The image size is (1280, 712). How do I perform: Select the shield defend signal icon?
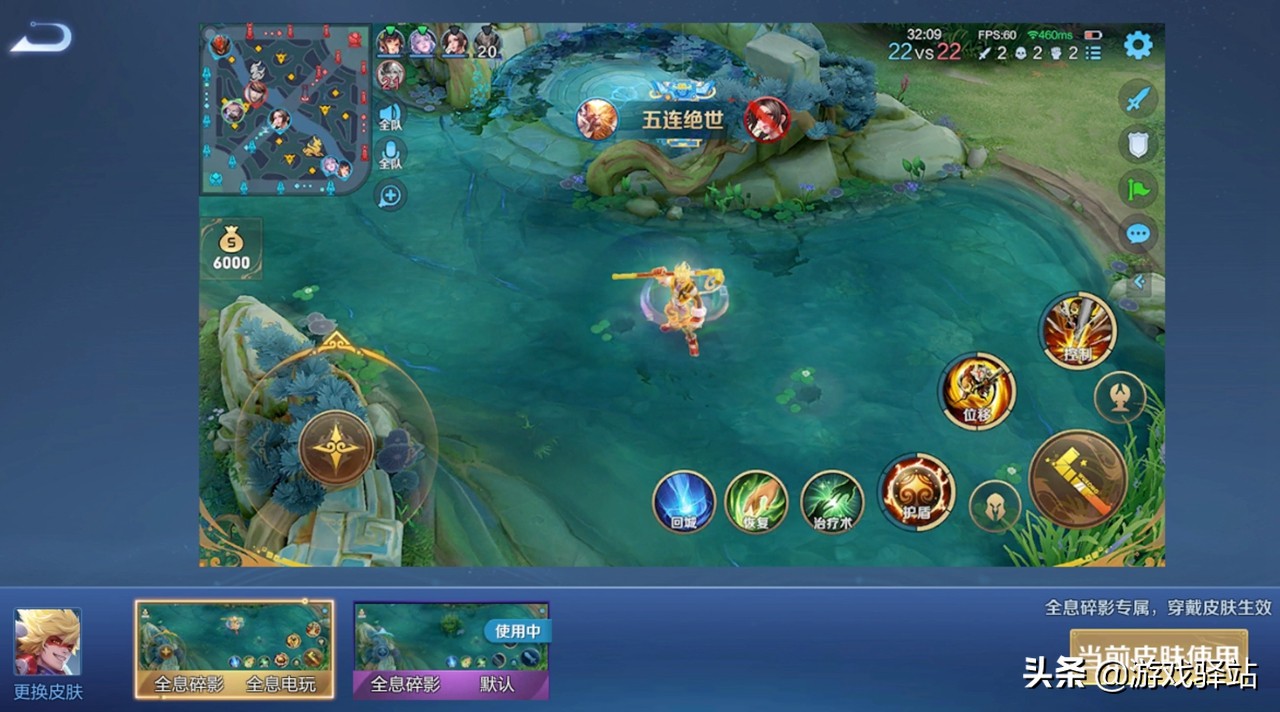[x=1138, y=144]
